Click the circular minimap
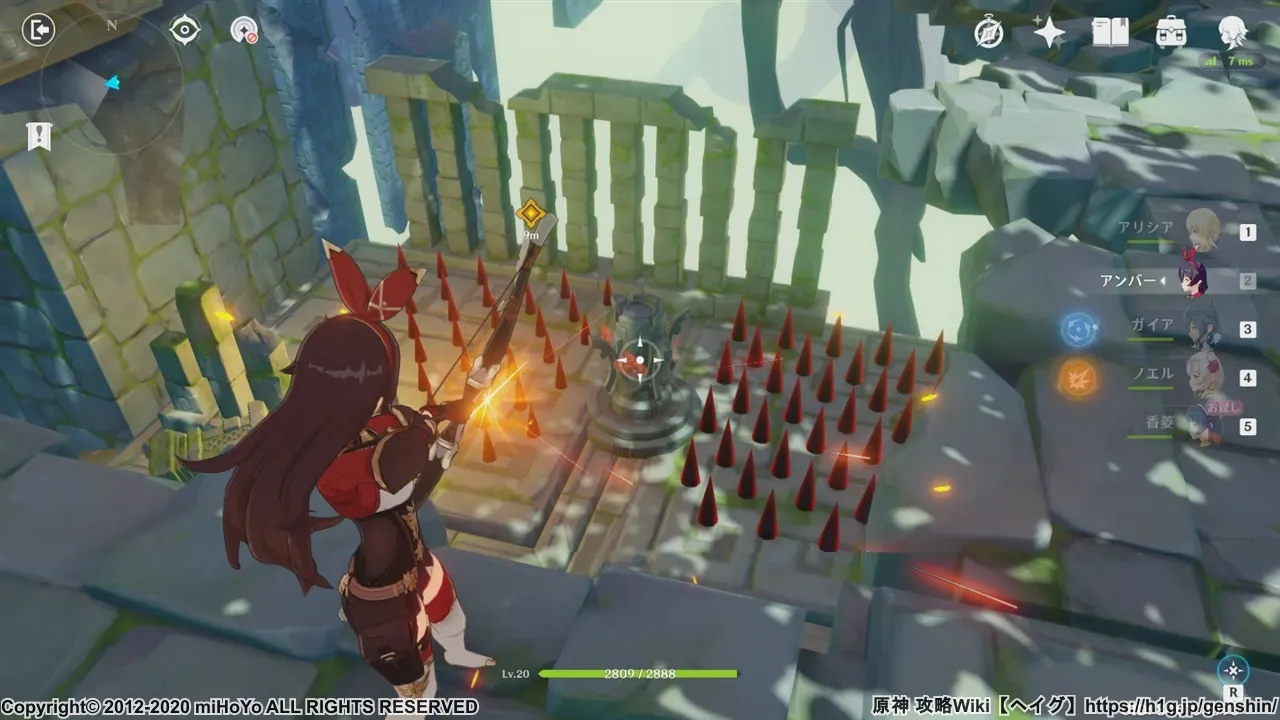The width and height of the screenshot is (1280, 720). [111, 83]
